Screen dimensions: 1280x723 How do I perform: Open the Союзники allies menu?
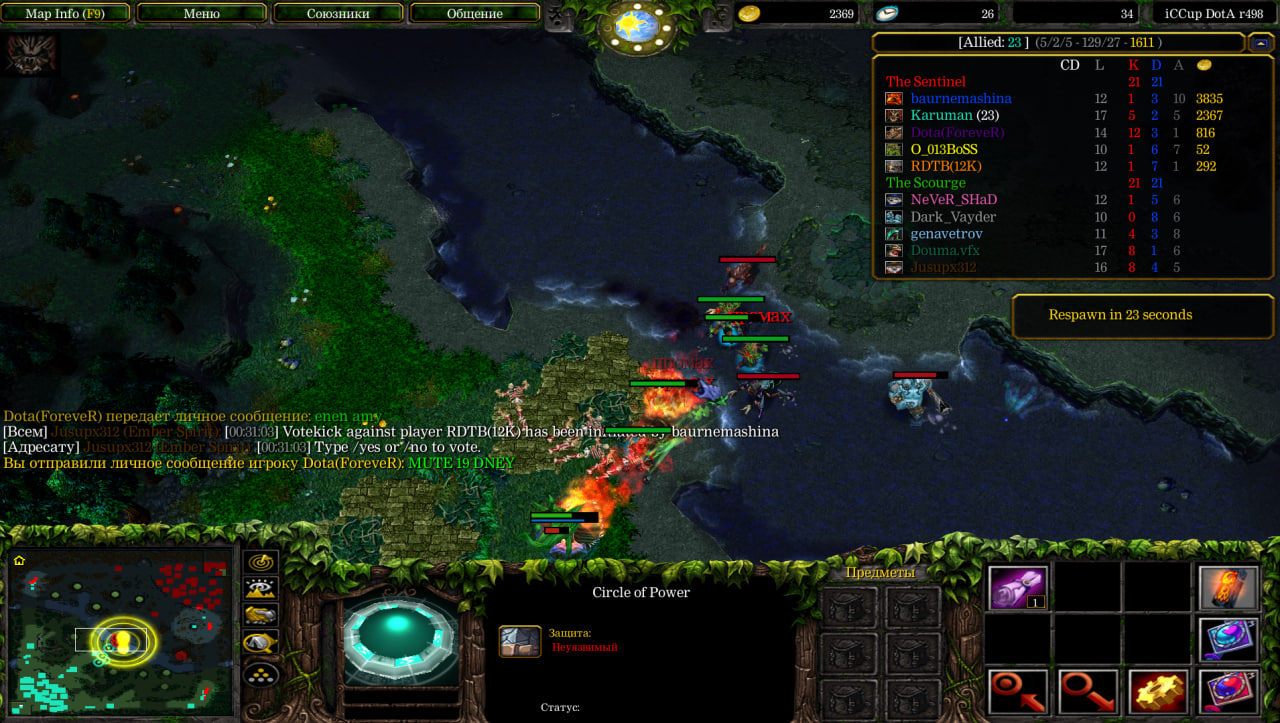(338, 14)
